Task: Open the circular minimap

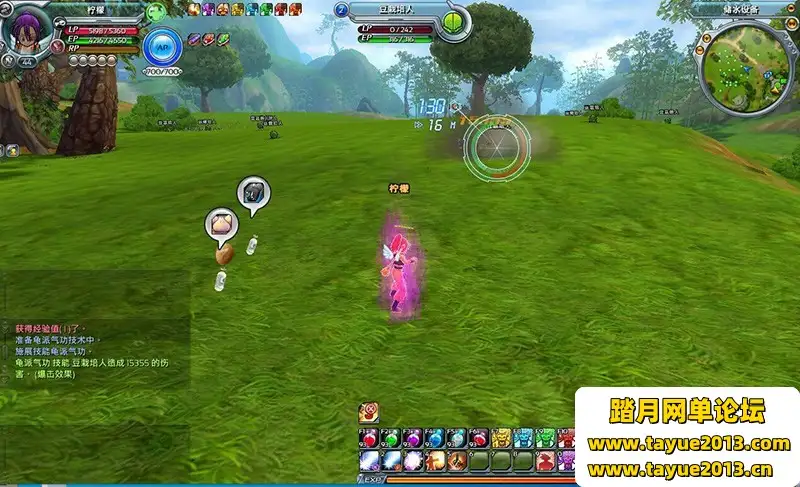Action: point(745,65)
